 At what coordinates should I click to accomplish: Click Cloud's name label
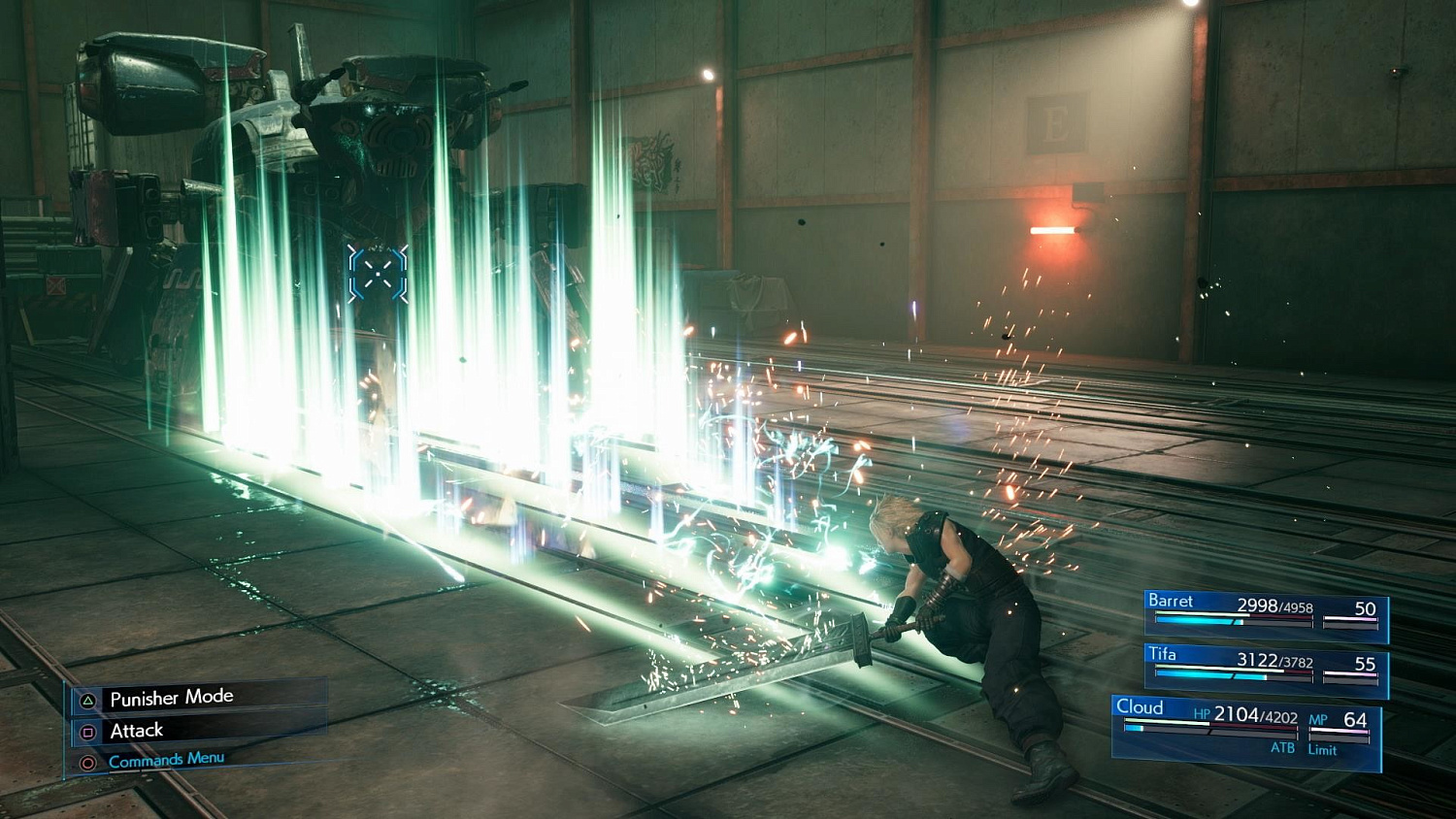(x=1141, y=708)
